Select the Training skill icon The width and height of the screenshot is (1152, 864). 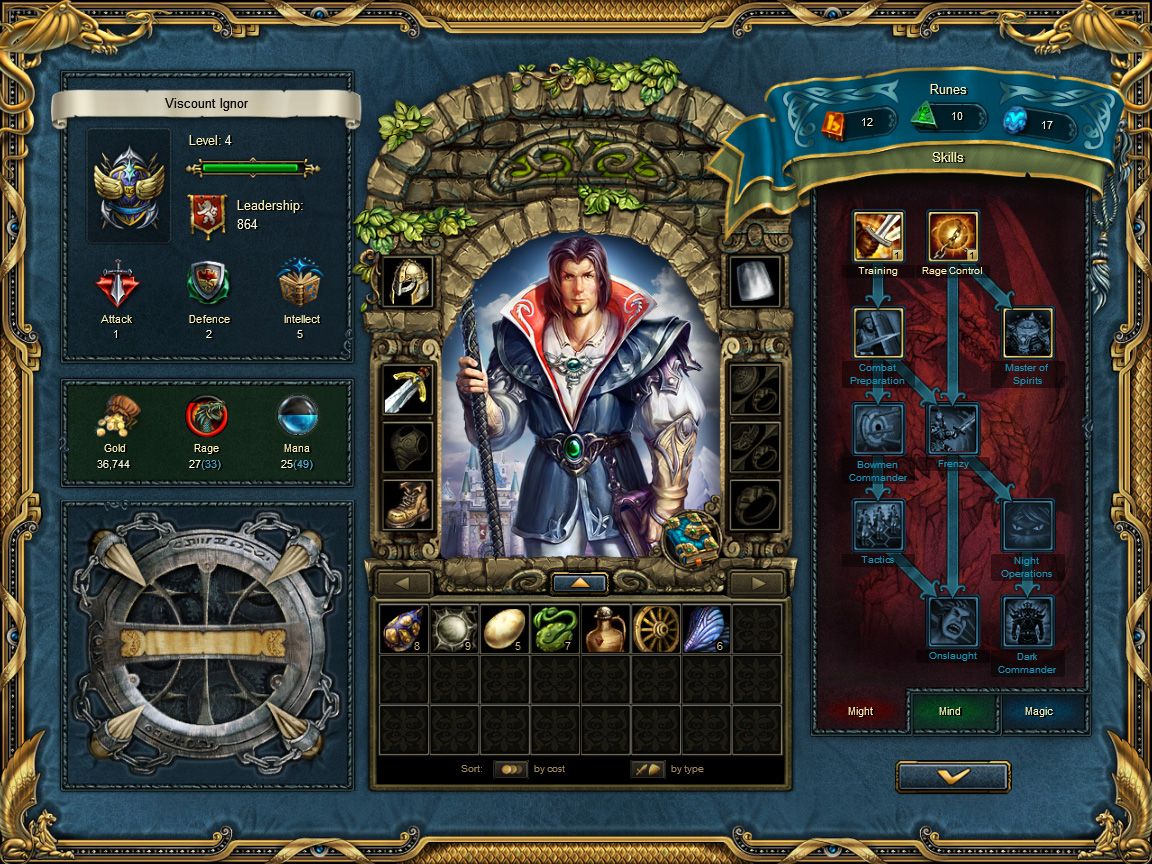(x=878, y=236)
